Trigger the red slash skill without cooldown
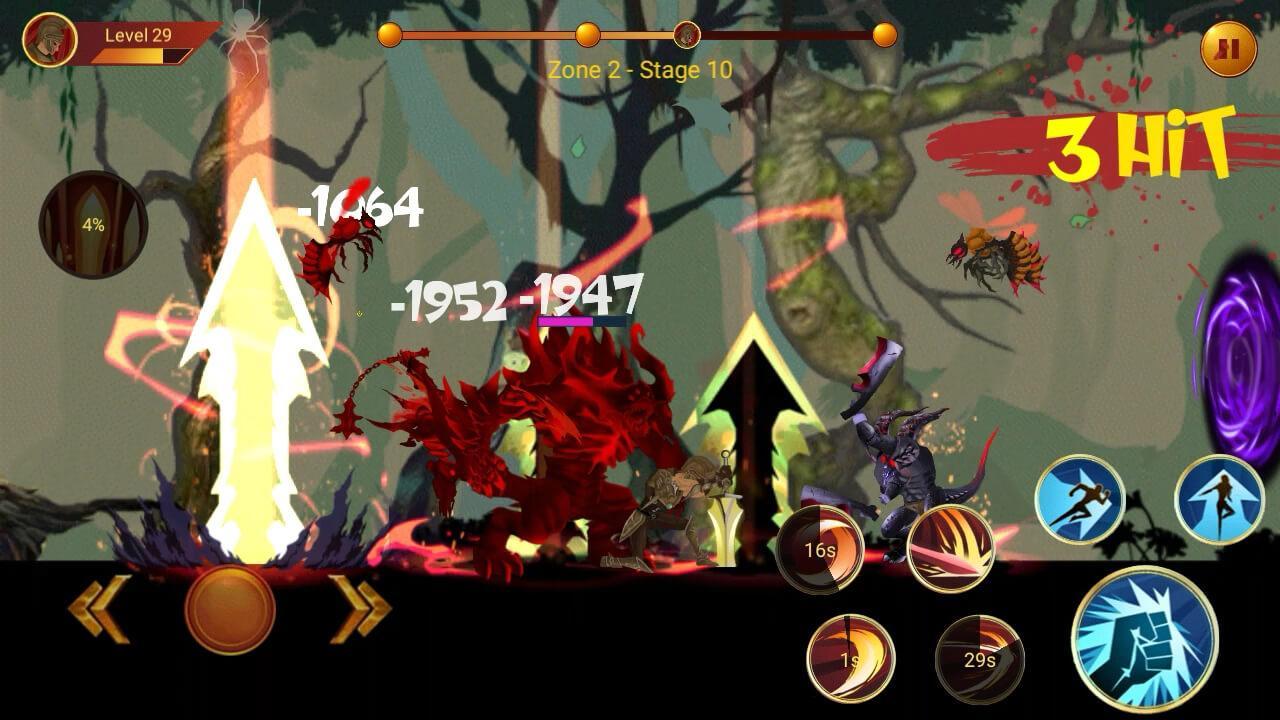 (950, 549)
